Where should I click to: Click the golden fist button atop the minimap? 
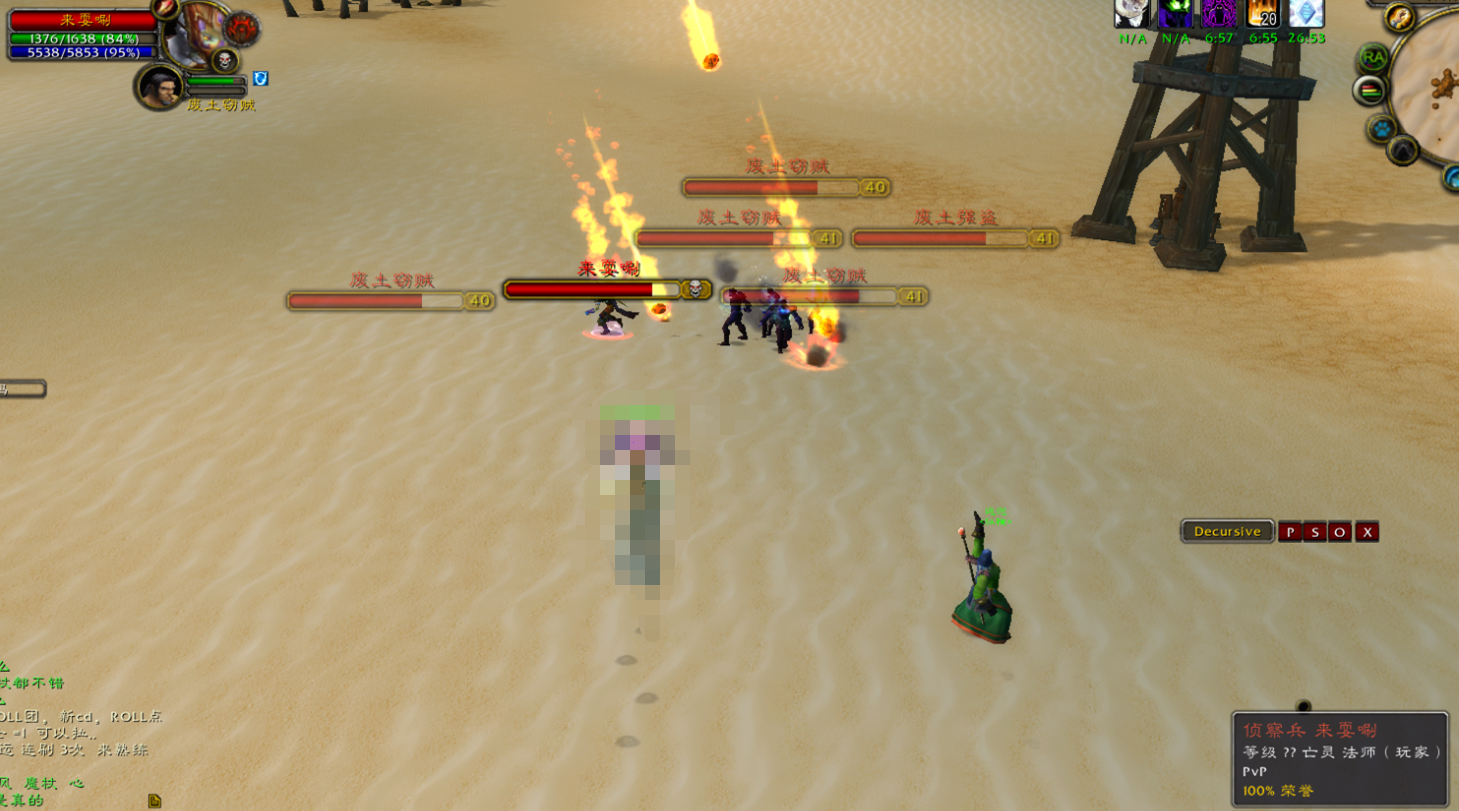pyautogui.click(x=1399, y=16)
